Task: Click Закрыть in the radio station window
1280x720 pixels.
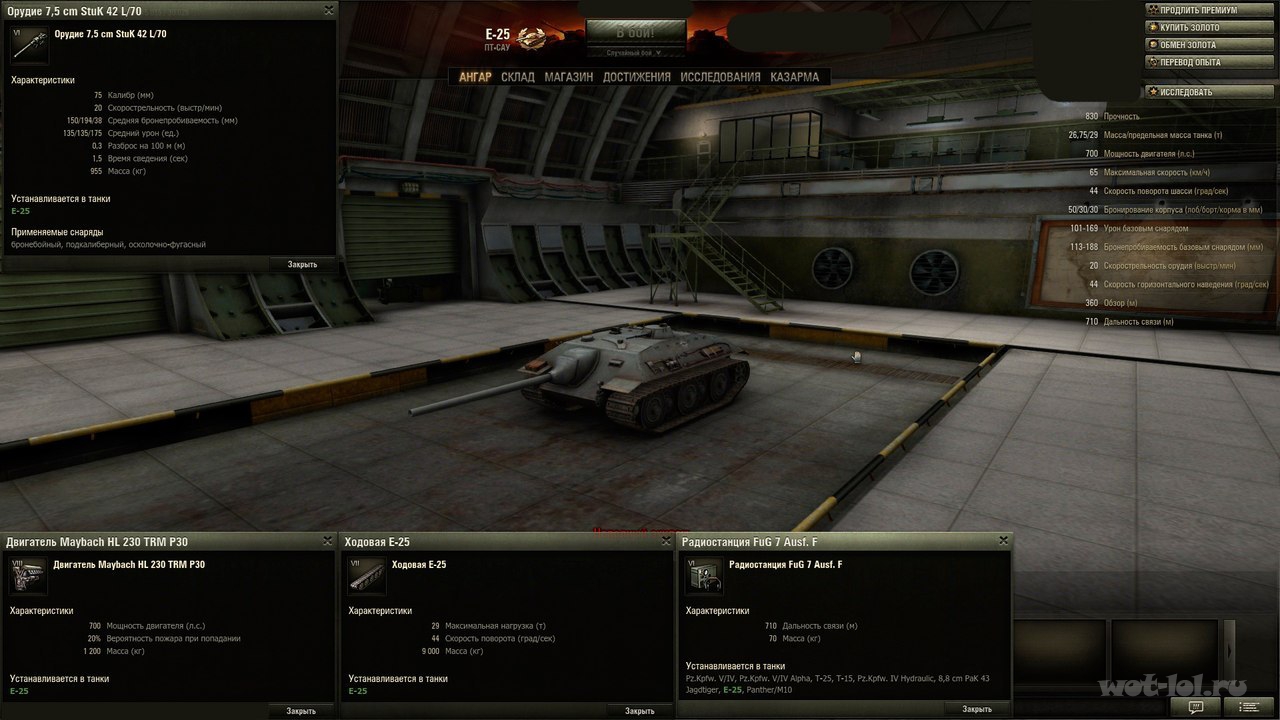Action: 977,709
